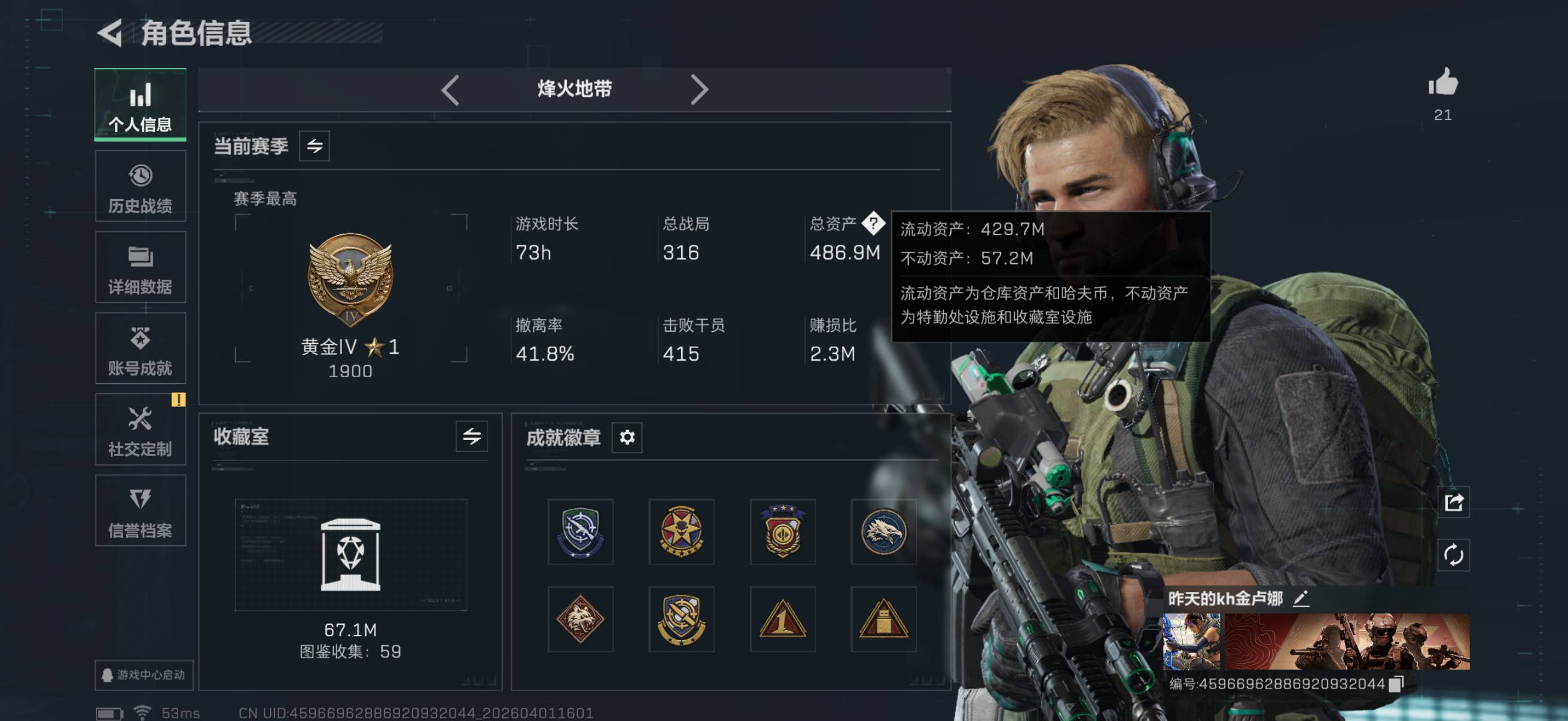1568x721 pixels.
Task: Open the 详细数据 tab
Action: [140, 268]
